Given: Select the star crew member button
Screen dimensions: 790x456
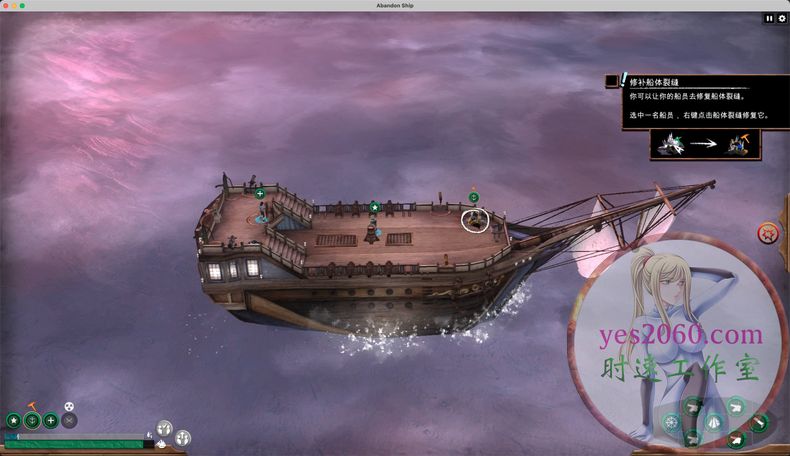Looking at the screenshot, I should tap(14, 421).
